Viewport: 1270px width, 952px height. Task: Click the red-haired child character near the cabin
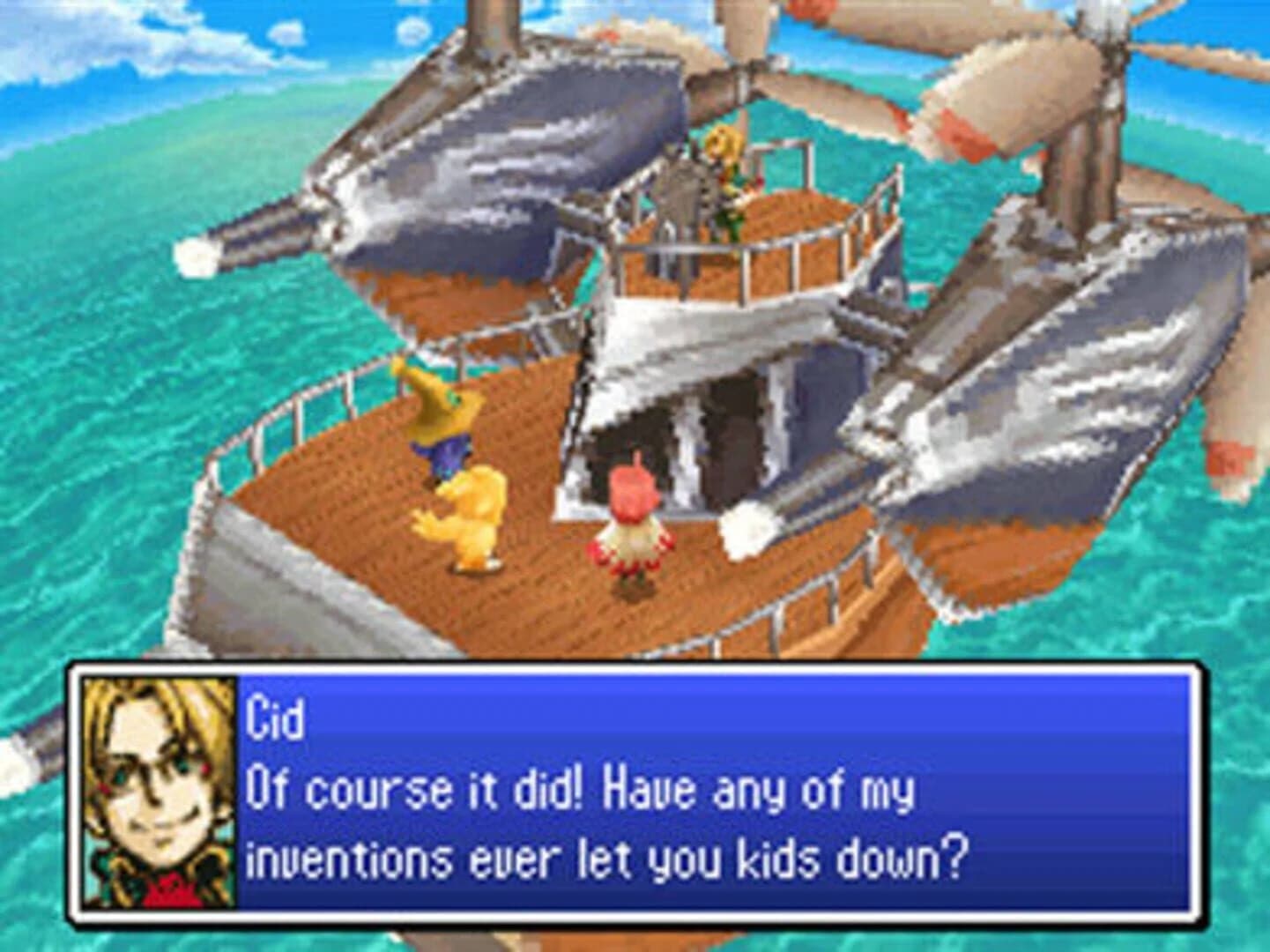[635, 529]
